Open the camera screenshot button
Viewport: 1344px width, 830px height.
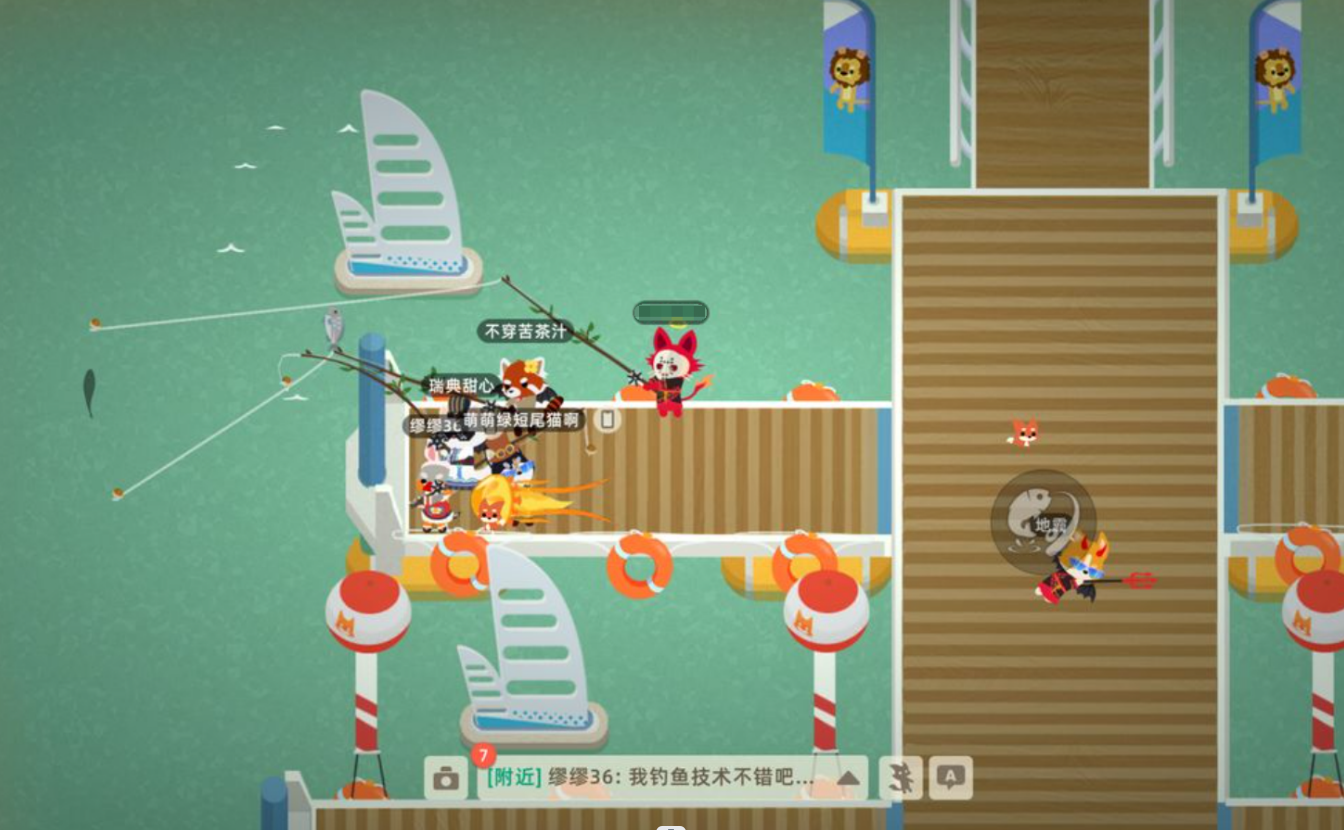446,778
